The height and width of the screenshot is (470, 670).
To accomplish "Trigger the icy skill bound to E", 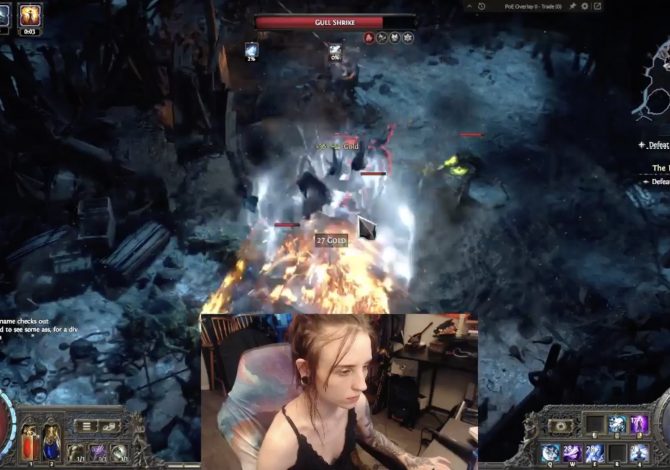I will point(595,453).
